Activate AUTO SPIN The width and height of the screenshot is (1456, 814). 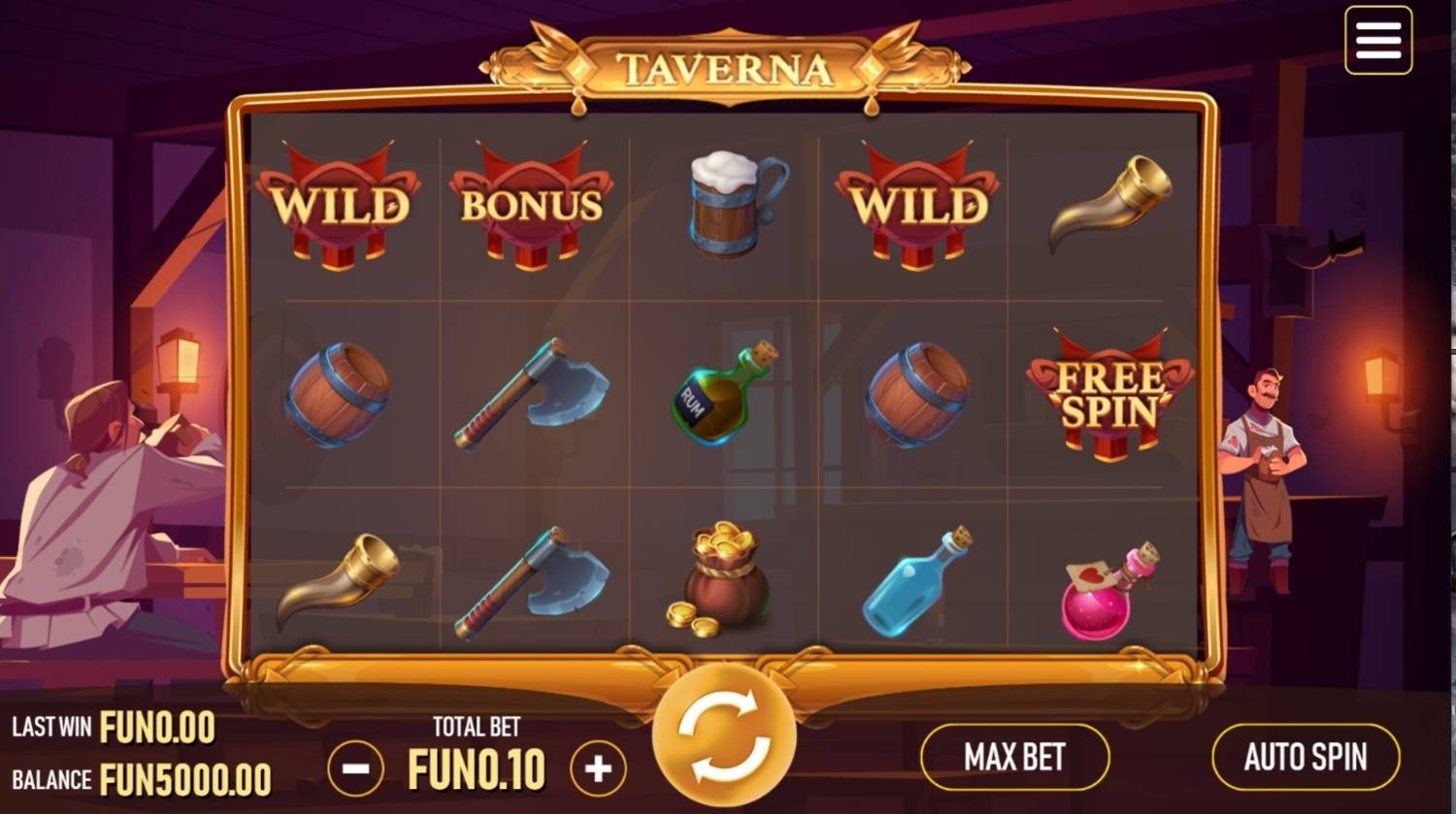tap(1305, 756)
